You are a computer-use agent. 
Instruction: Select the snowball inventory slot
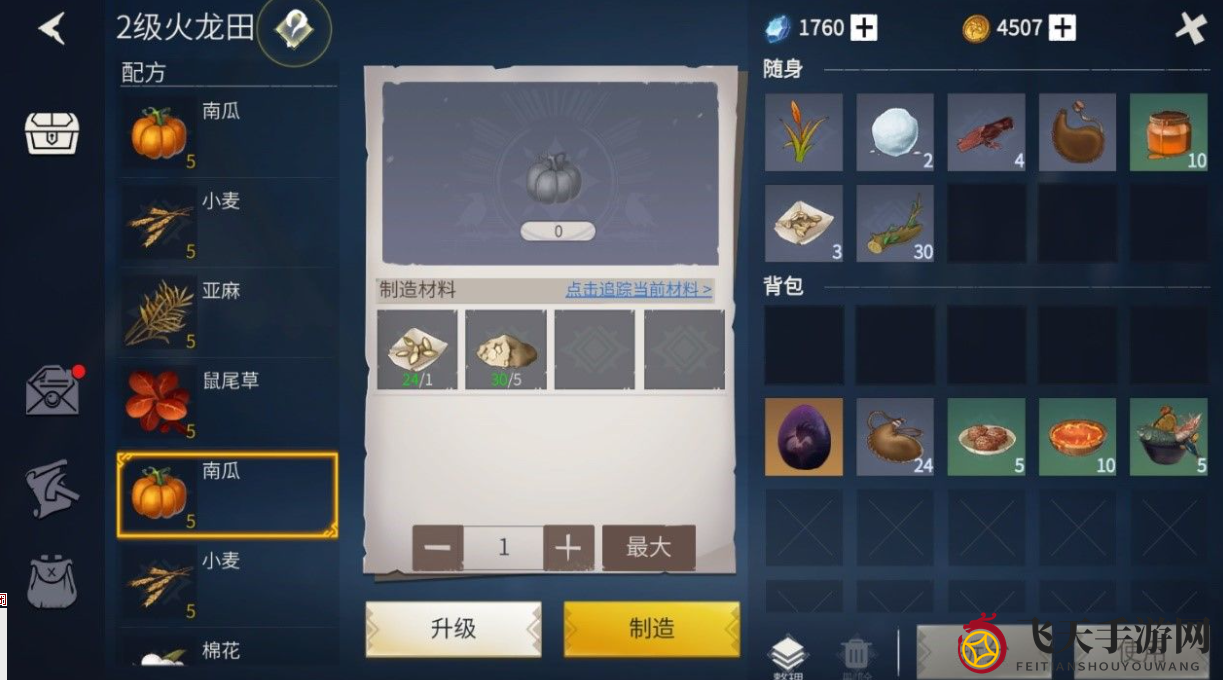click(895, 132)
